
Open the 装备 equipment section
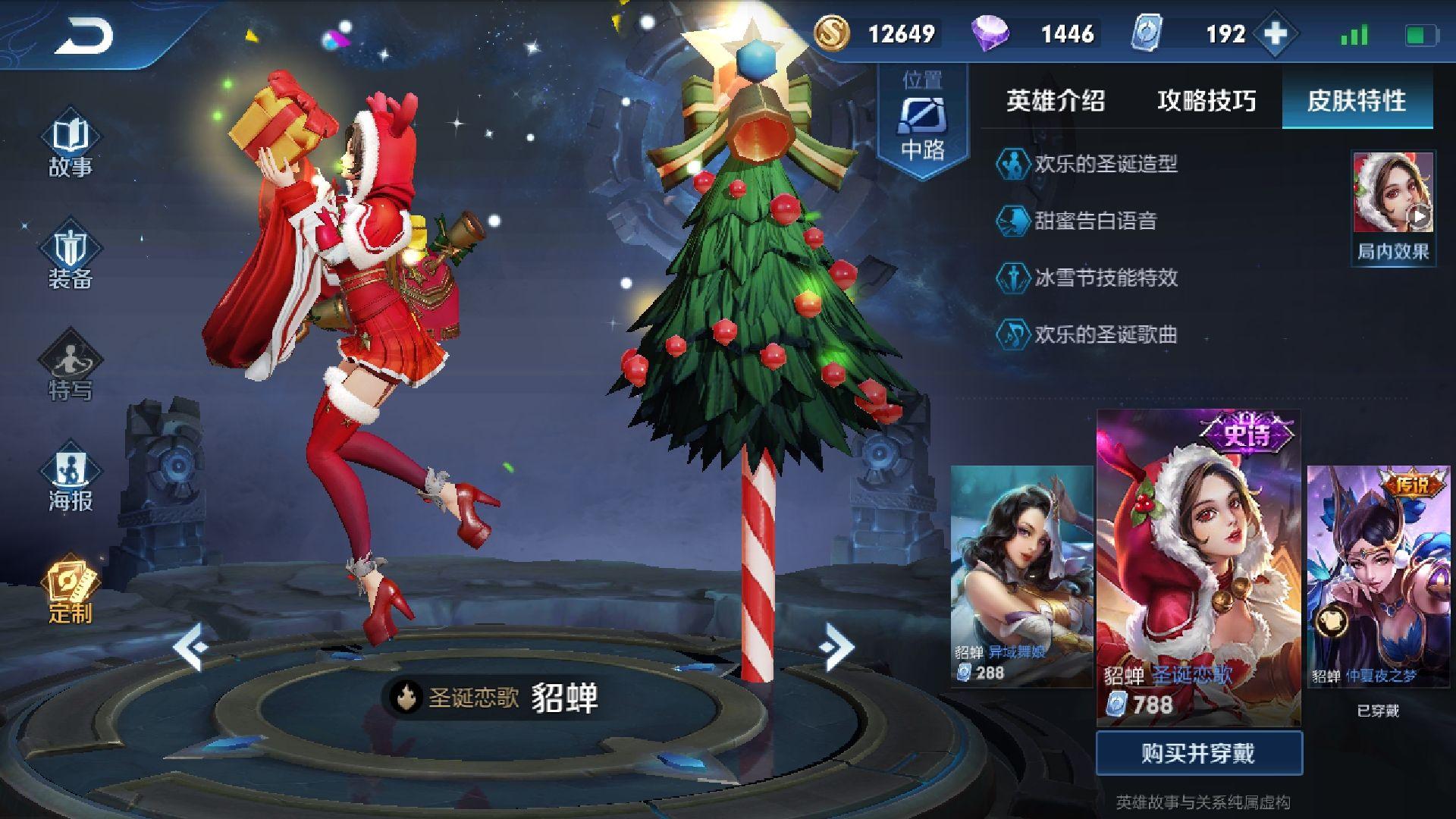pos(71,258)
